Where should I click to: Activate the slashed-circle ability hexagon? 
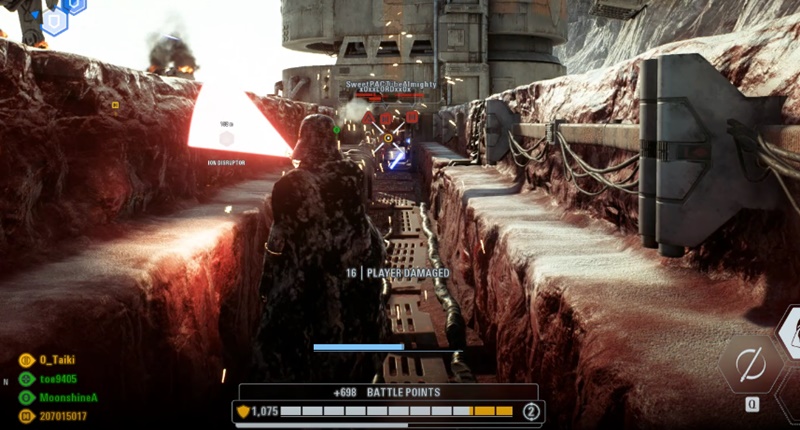click(x=750, y=365)
